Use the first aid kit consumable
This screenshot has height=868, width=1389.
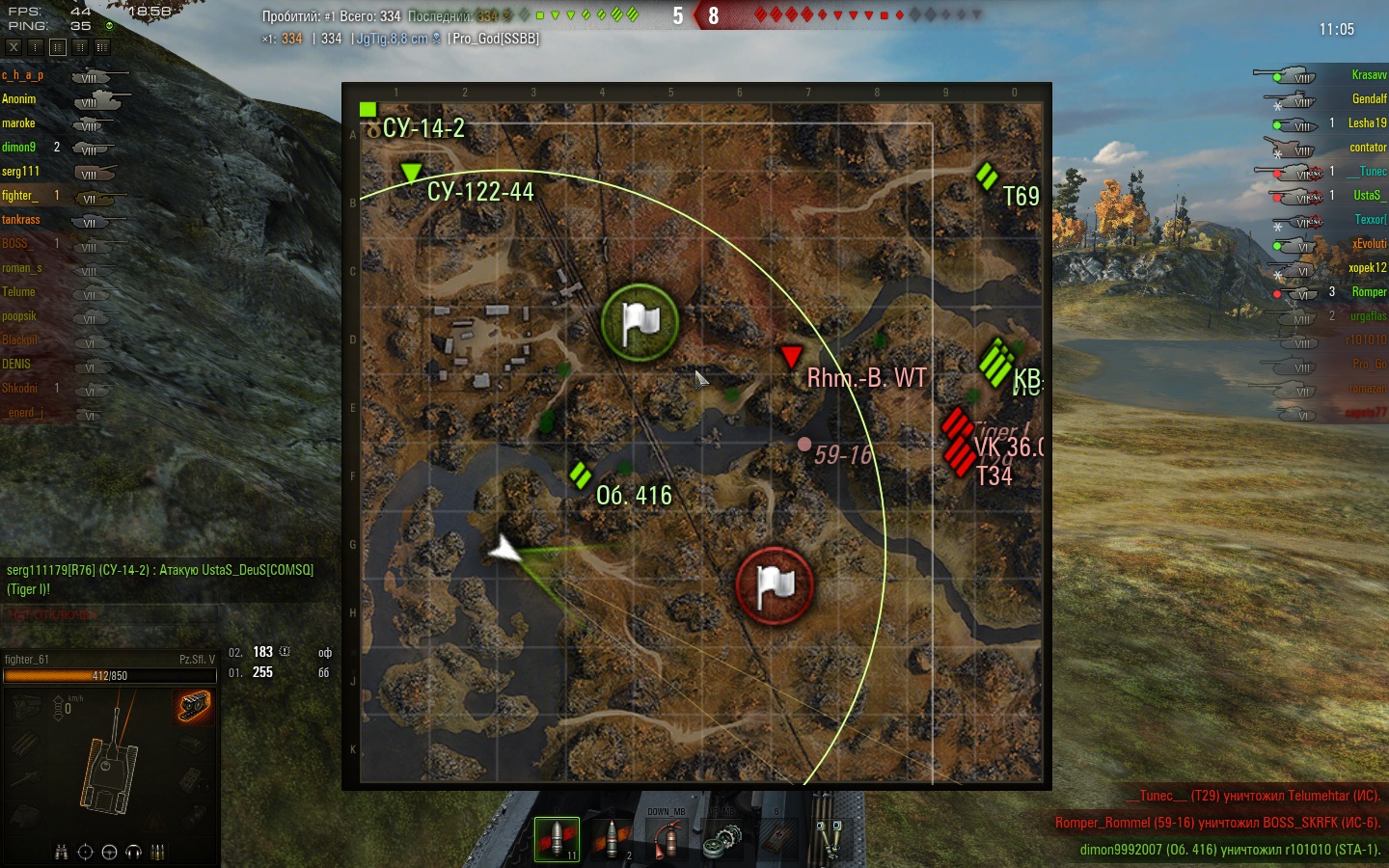[x=775, y=839]
